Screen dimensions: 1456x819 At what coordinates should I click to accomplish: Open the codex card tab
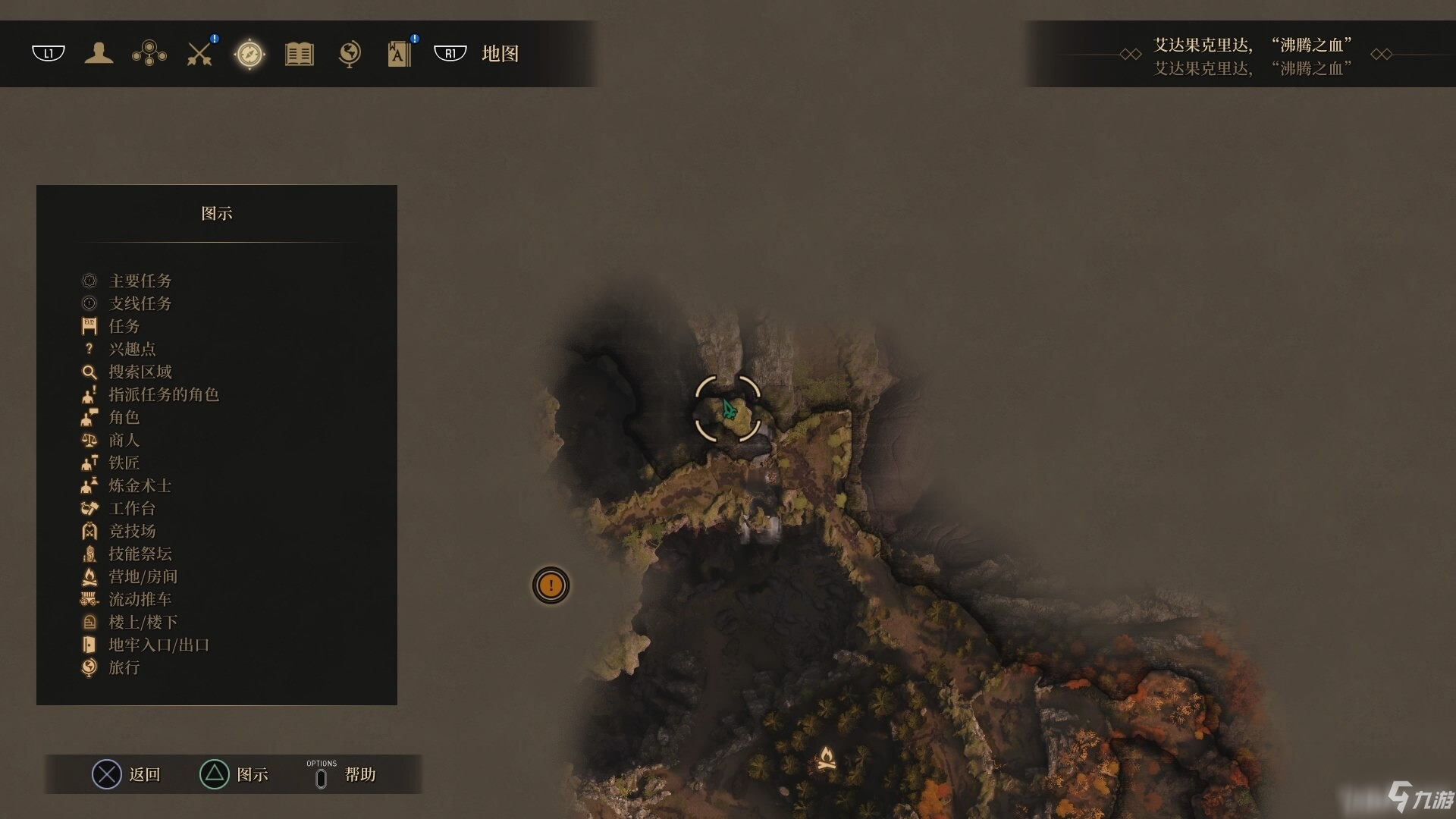(399, 54)
